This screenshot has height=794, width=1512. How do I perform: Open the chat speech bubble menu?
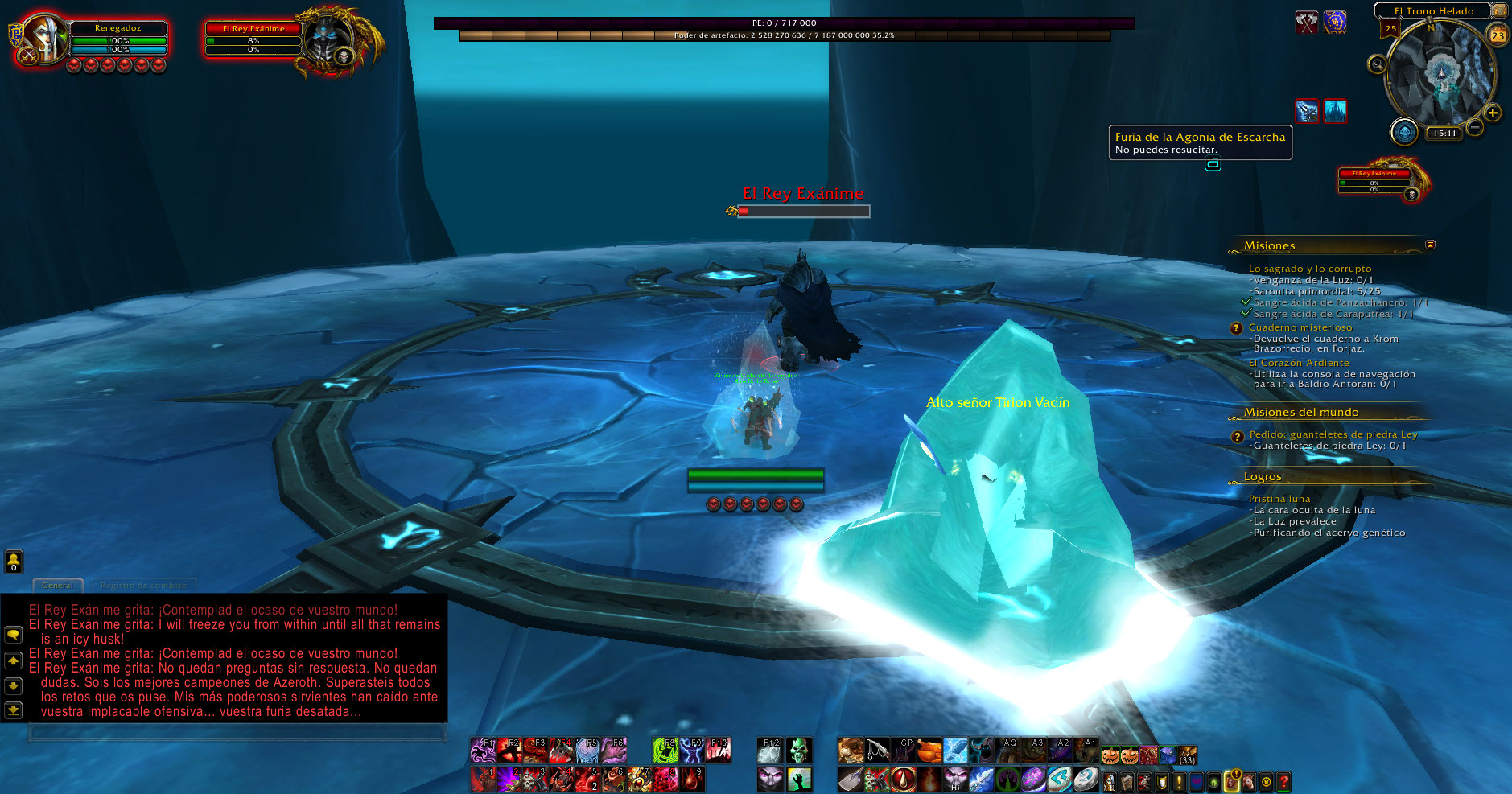click(13, 634)
